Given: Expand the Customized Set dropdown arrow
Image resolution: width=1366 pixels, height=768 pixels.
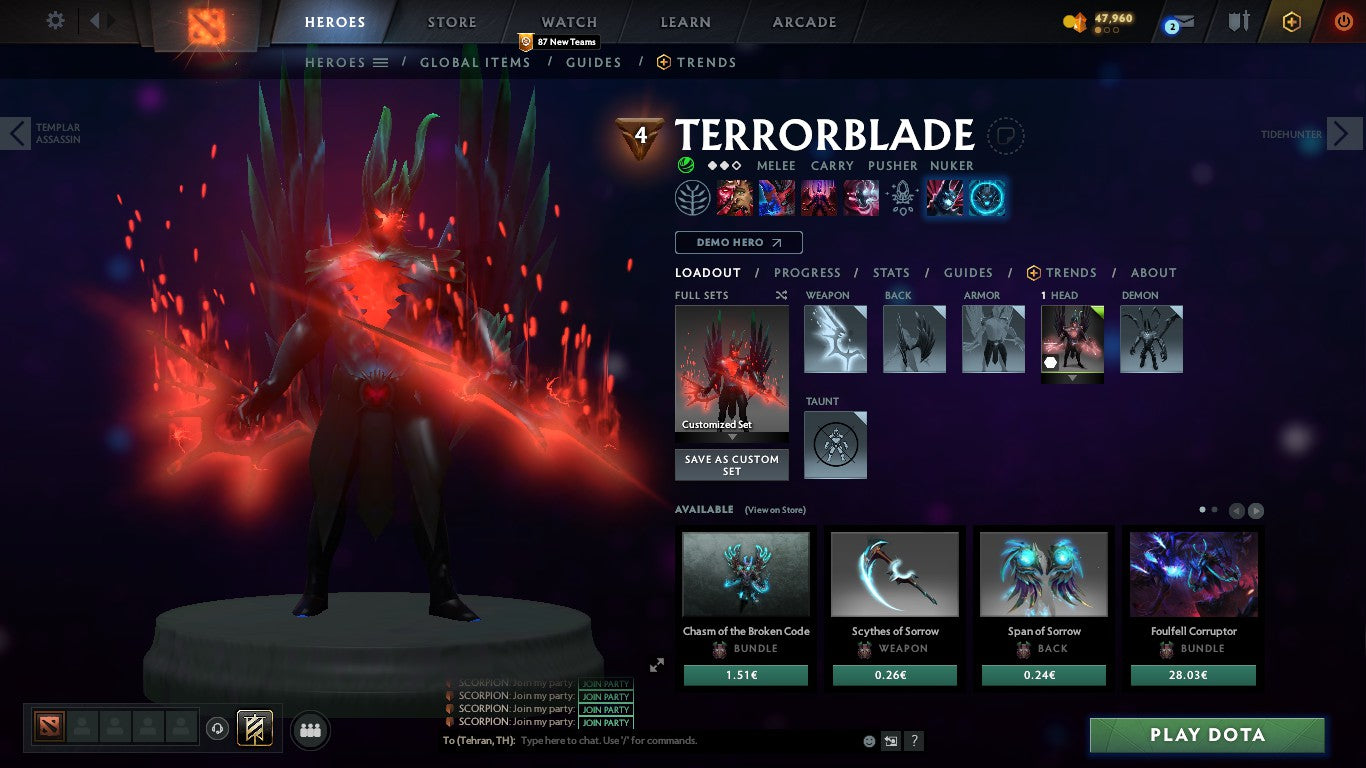Looking at the screenshot, I should 731,437.
